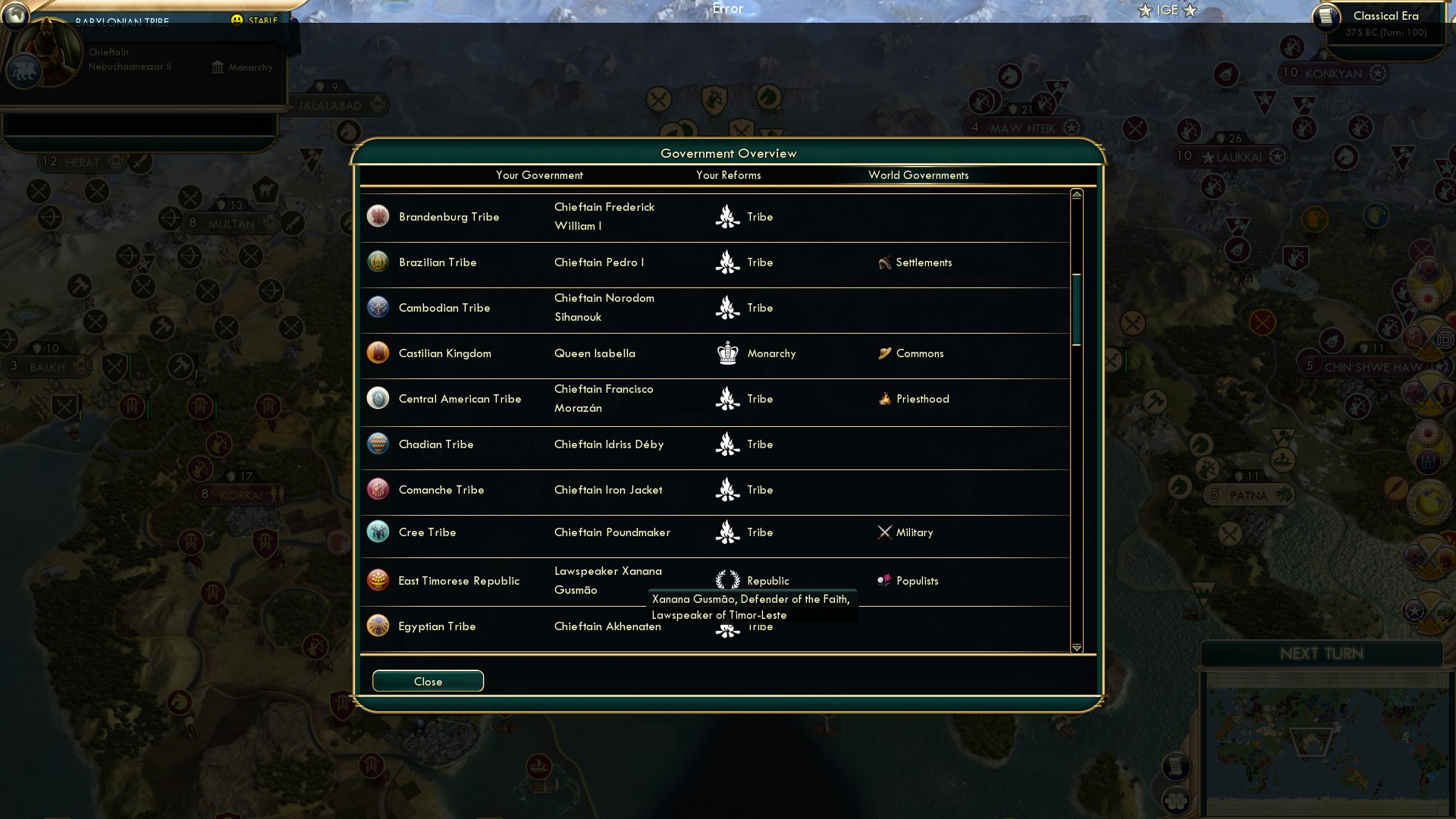The height and width of the screenshot is (819, 1456).
Task: Click the scroll-up arrow of the government list
Action: (1075, 193)
